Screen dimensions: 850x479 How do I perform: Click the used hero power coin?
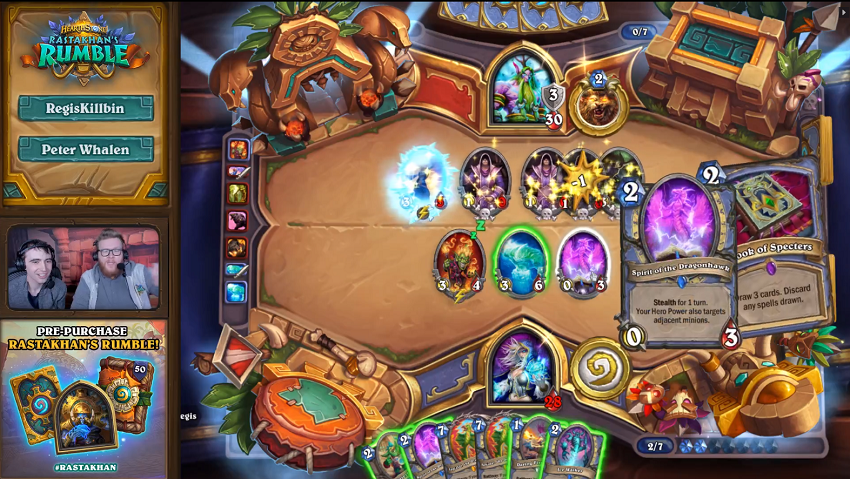(599, 369)
